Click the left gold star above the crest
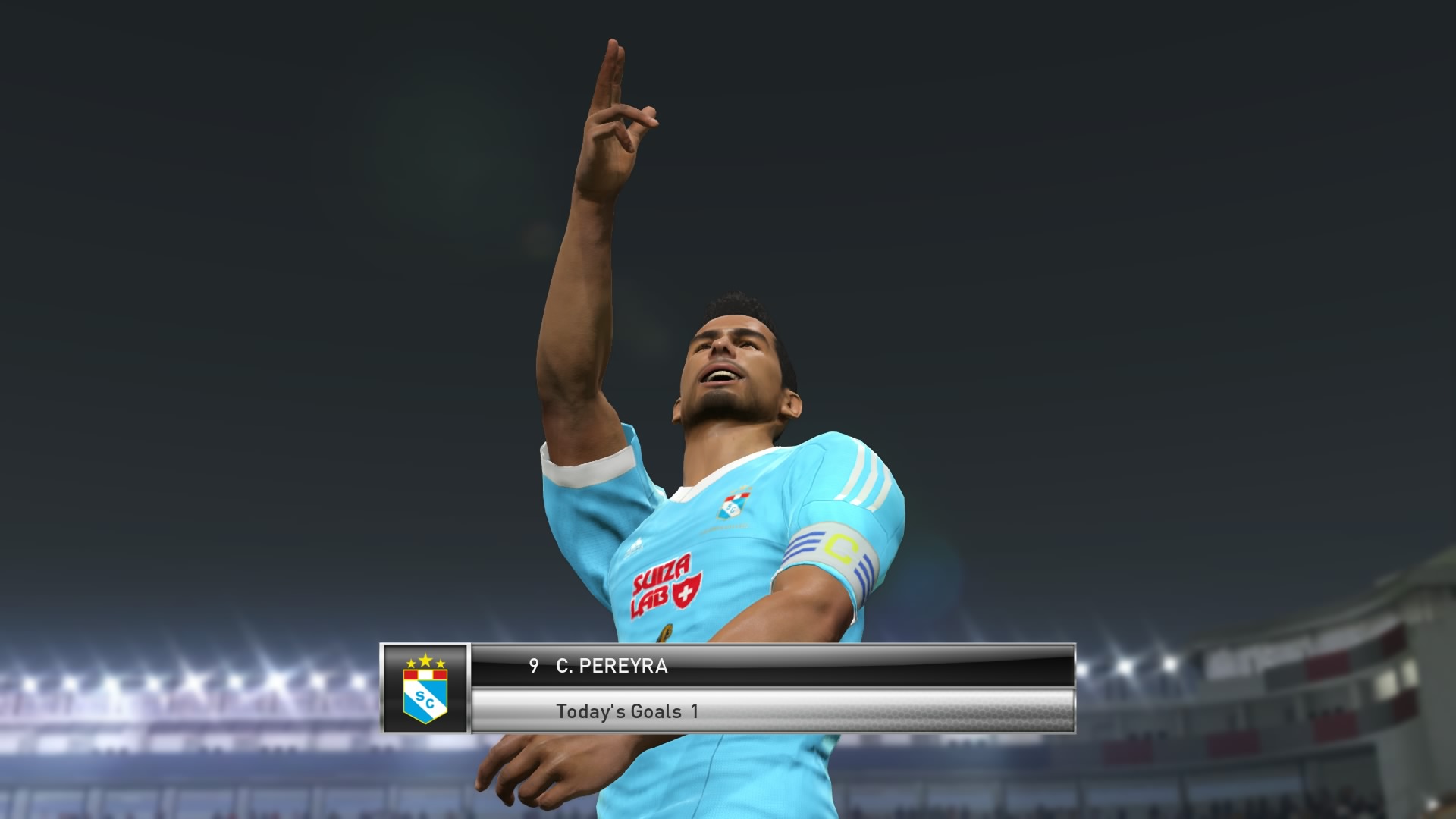 (x=412, y=664)
